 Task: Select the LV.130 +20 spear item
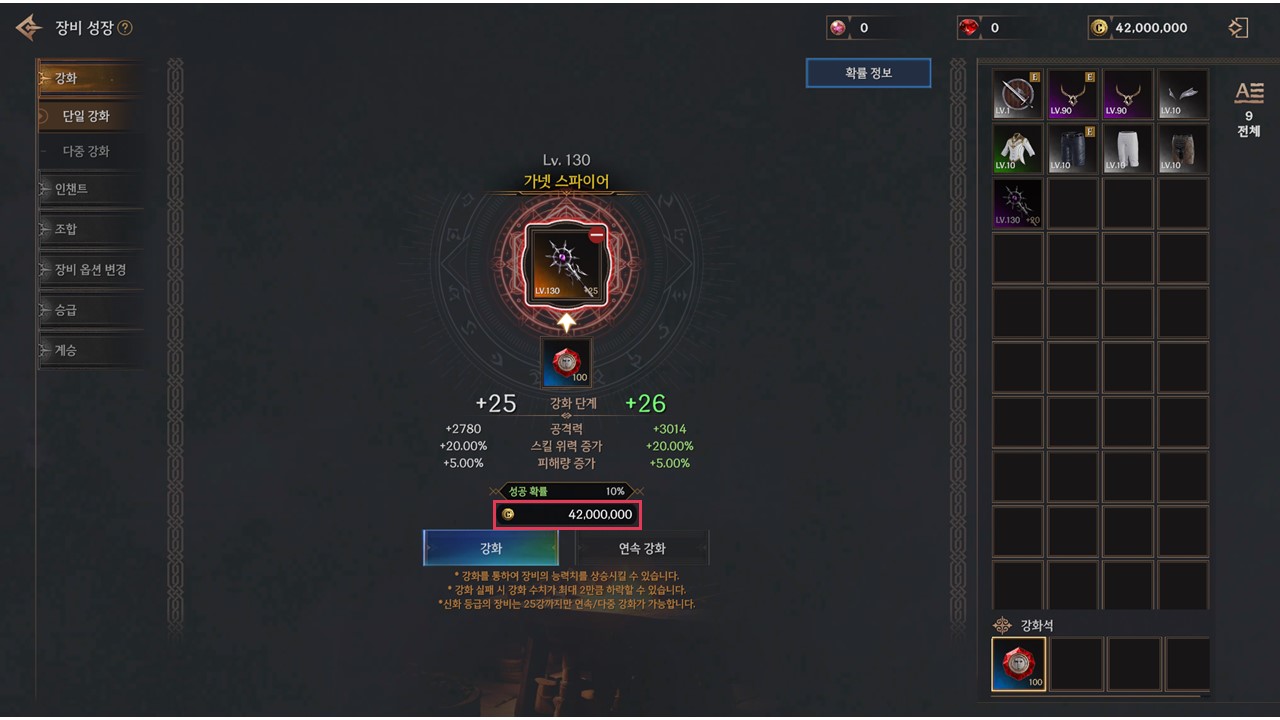(x=1018, y=203)
